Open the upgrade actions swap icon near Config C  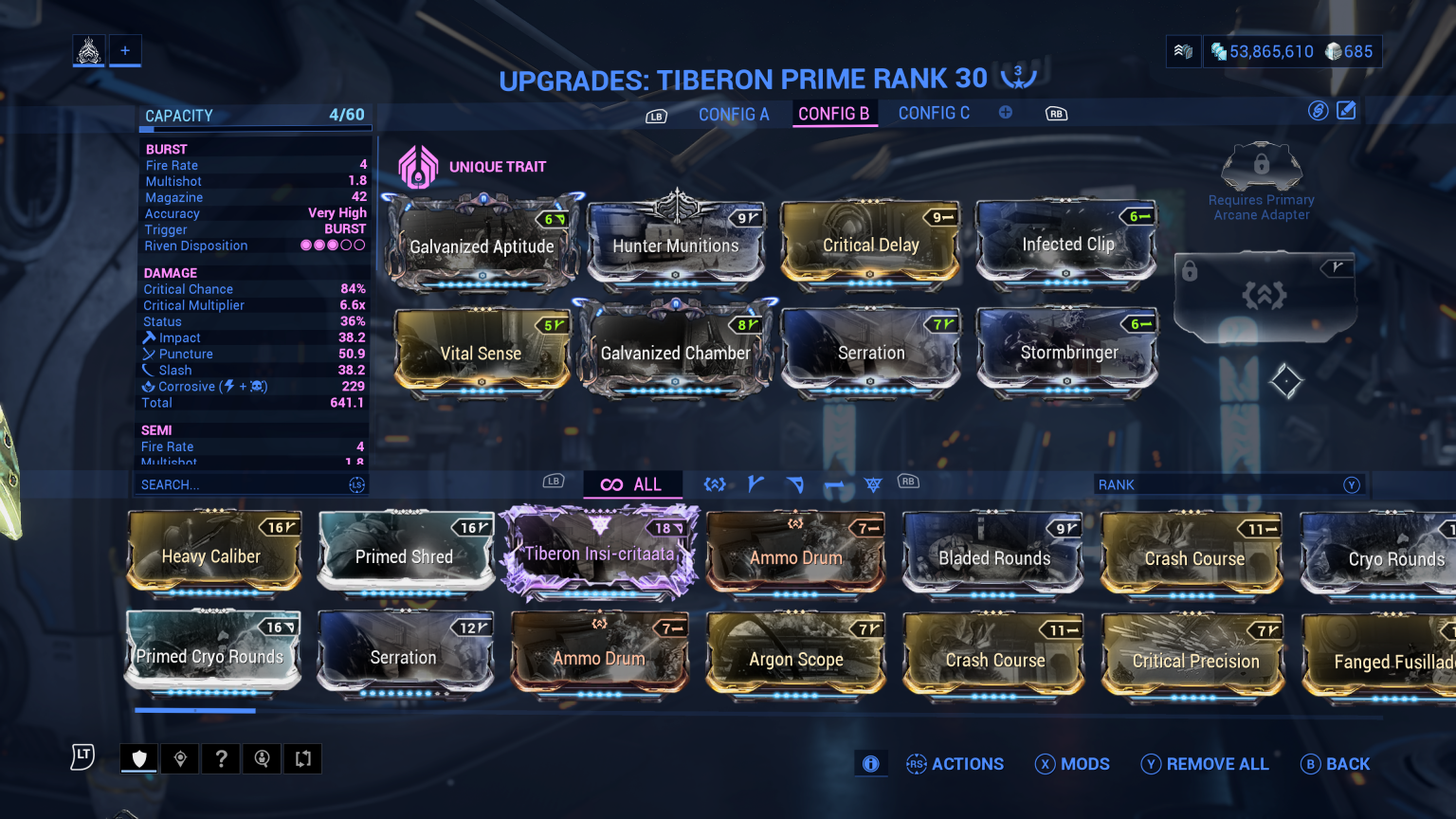click(1317, 110)
